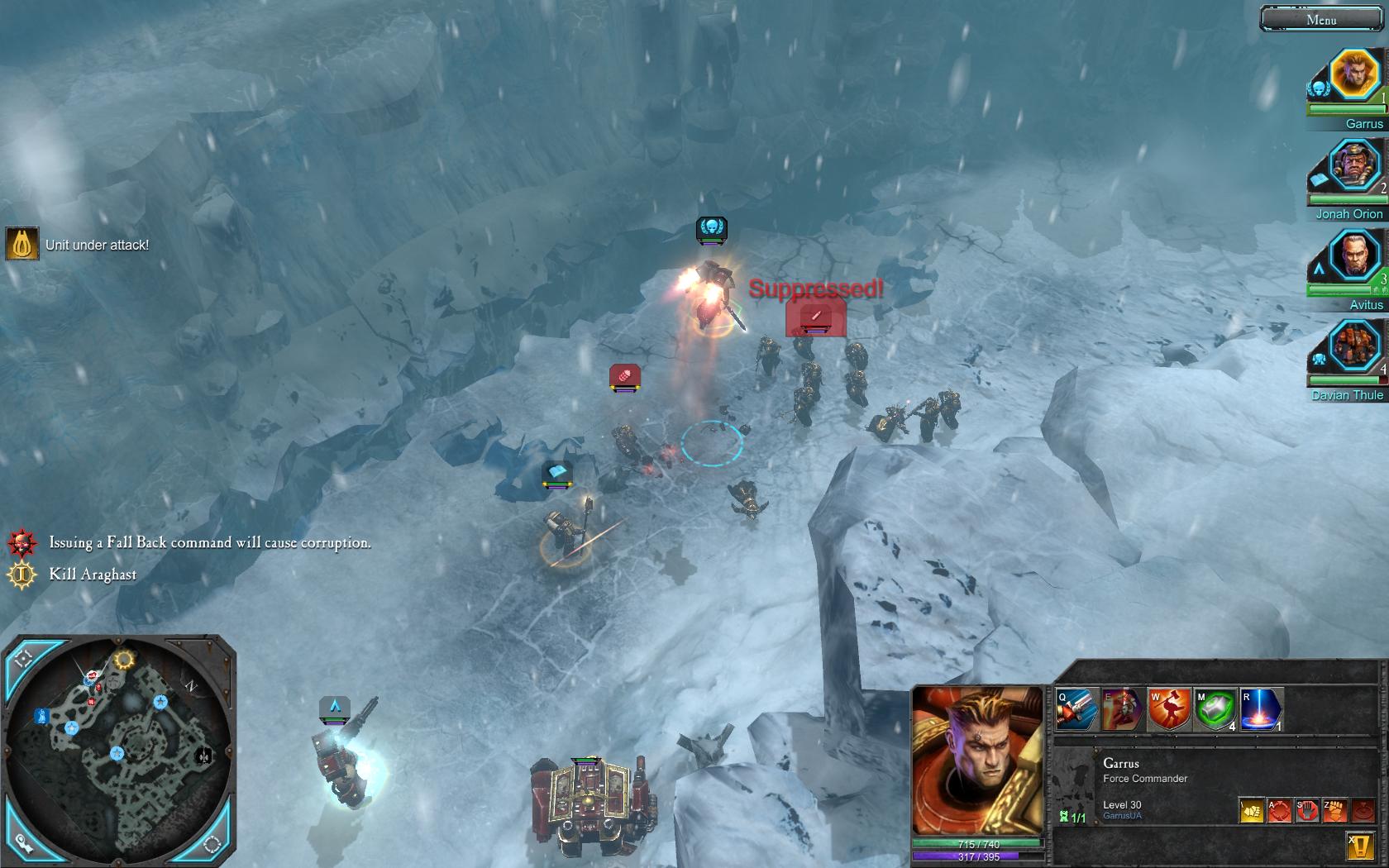
Task: Select Garrus's squad portrait
Action: (1354, 75)
